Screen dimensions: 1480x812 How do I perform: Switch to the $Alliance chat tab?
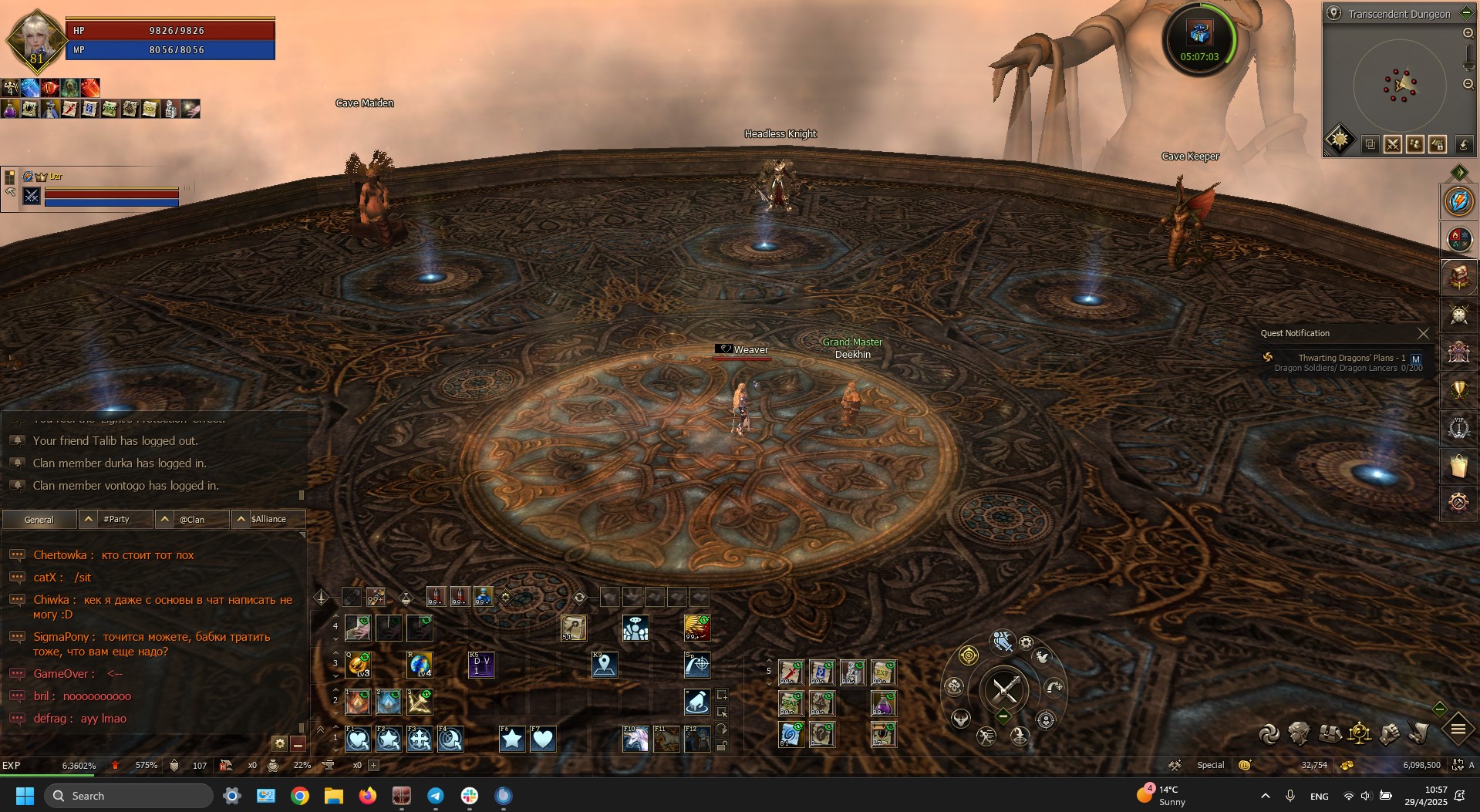pyautogui.click(x=268, y=519)
